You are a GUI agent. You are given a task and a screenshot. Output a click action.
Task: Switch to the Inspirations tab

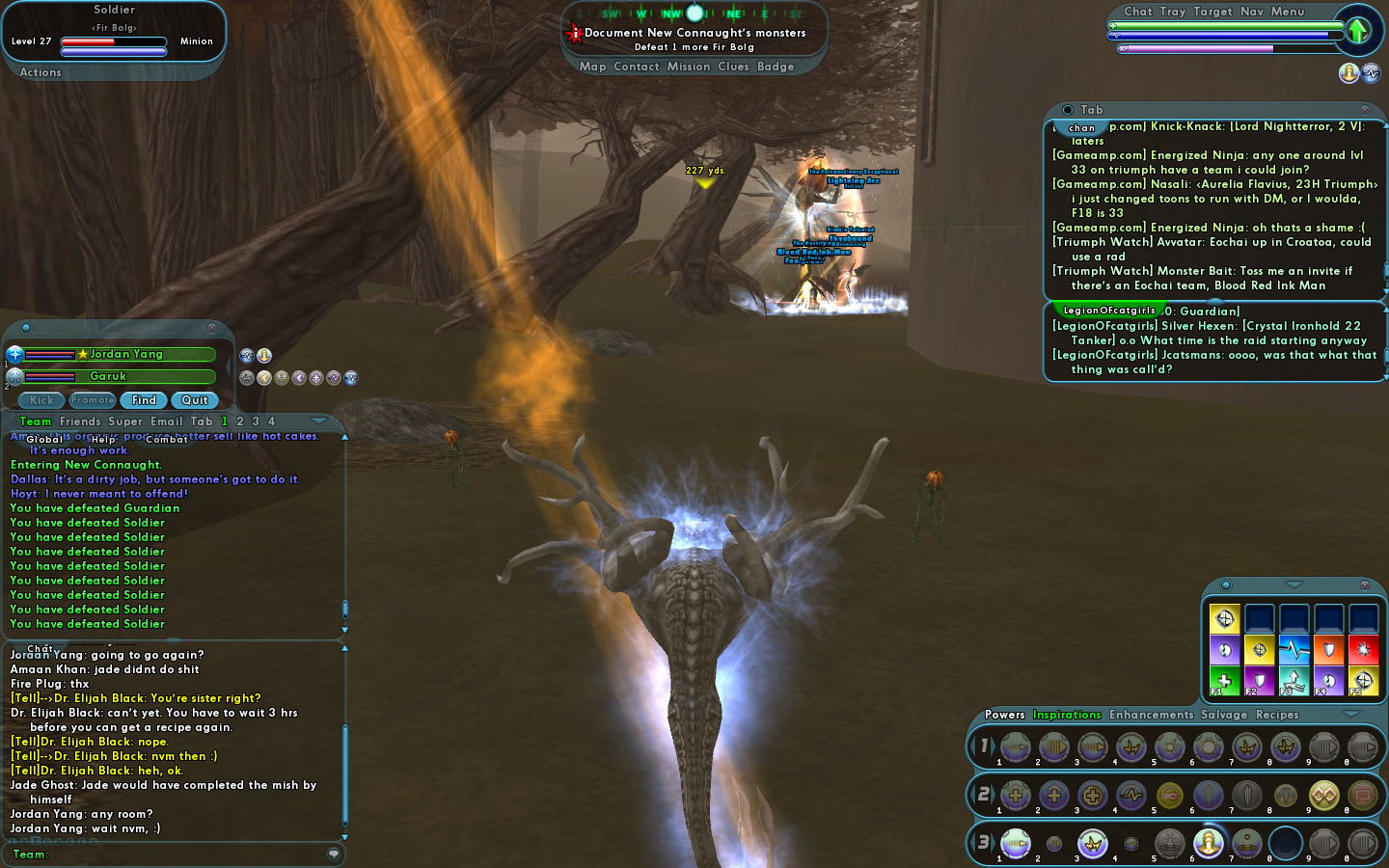coord(1067,715)
